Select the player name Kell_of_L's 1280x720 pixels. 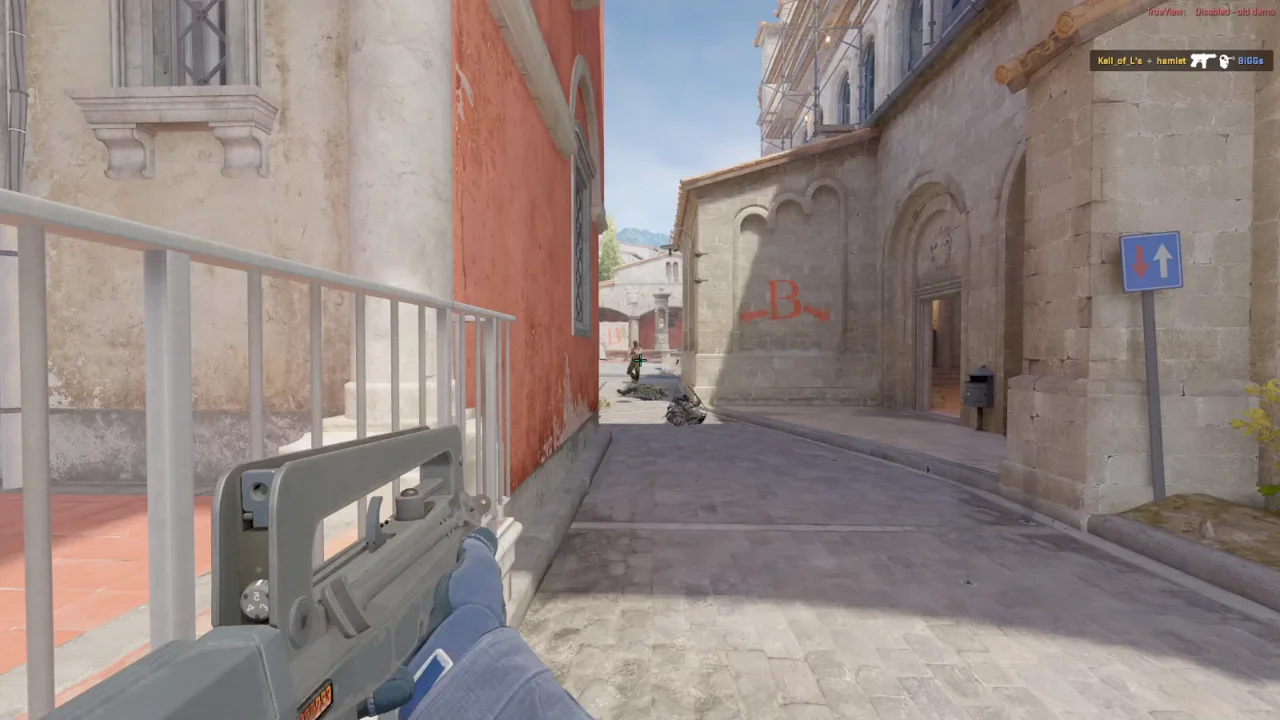[x=1120, y=61]
